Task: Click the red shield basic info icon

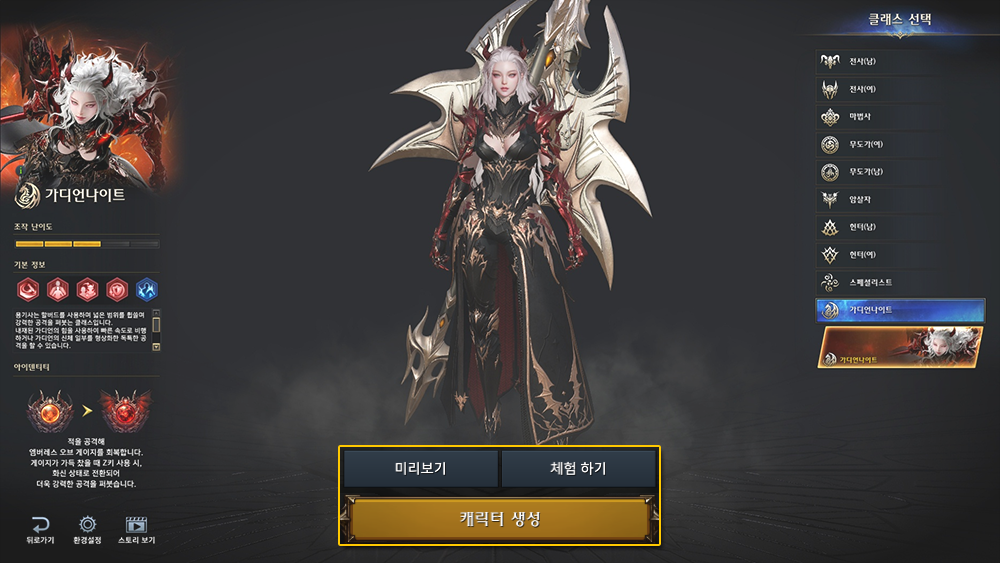Action: click(117, 290)
